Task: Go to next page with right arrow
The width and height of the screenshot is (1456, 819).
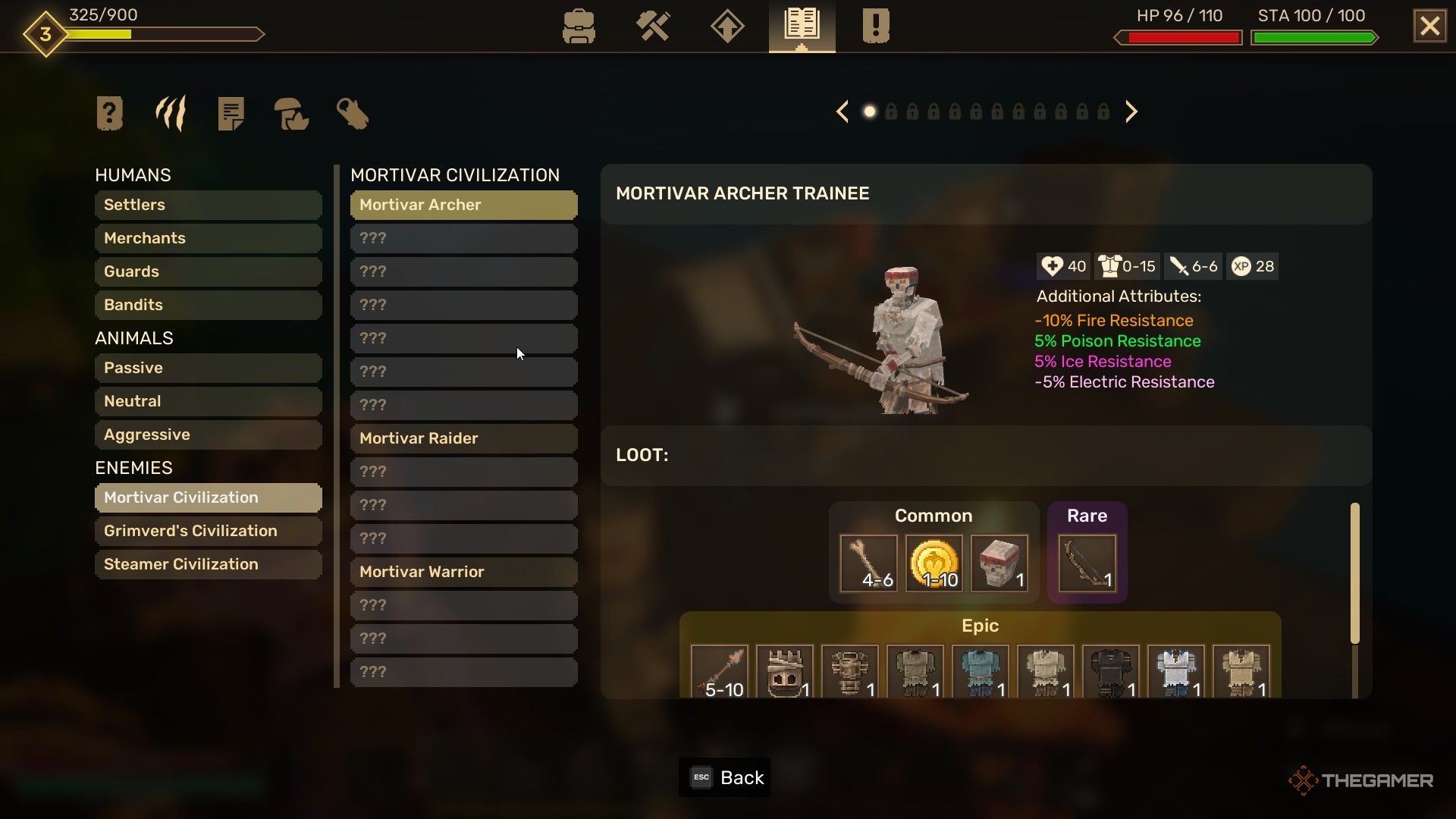Action: coord(1131,112)
